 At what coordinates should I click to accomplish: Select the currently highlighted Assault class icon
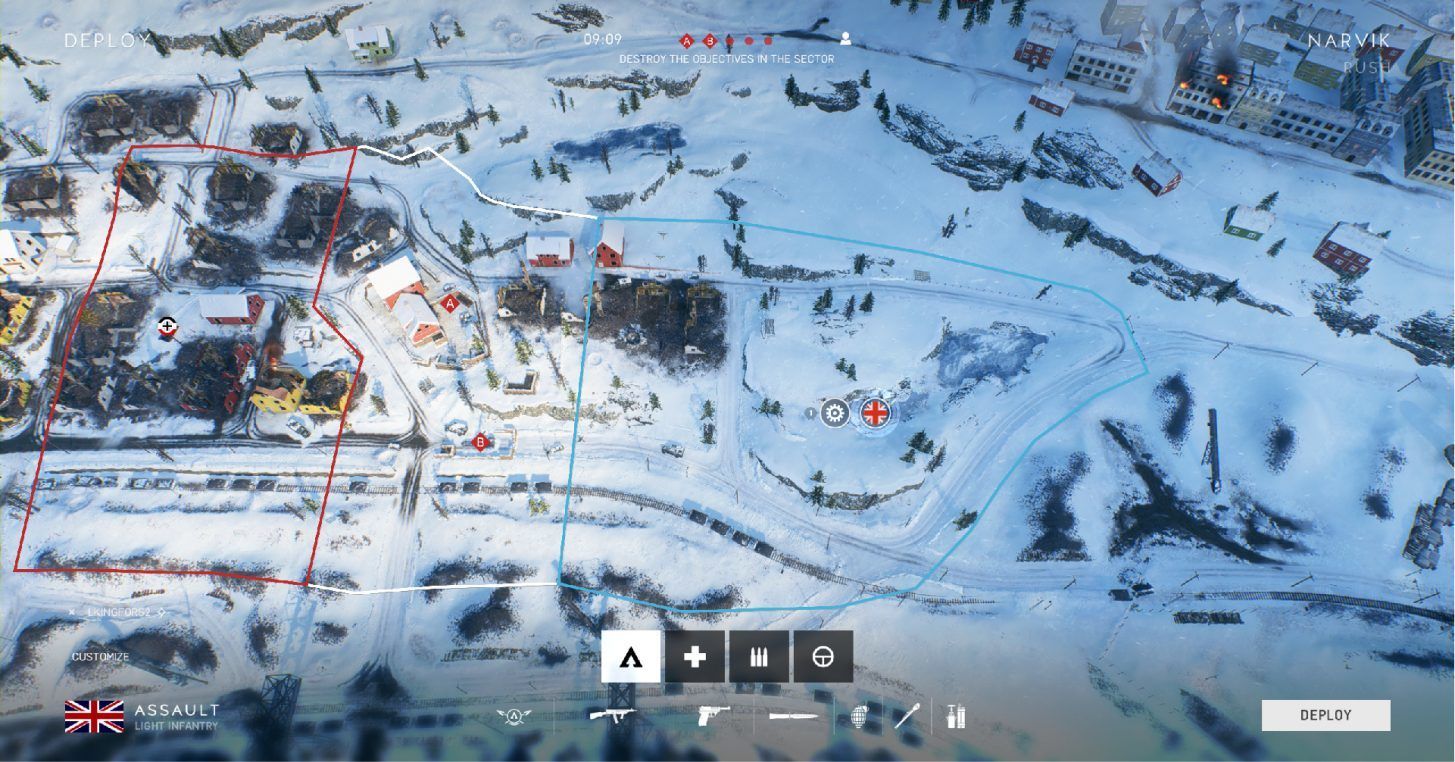click(x=629, y=656)
